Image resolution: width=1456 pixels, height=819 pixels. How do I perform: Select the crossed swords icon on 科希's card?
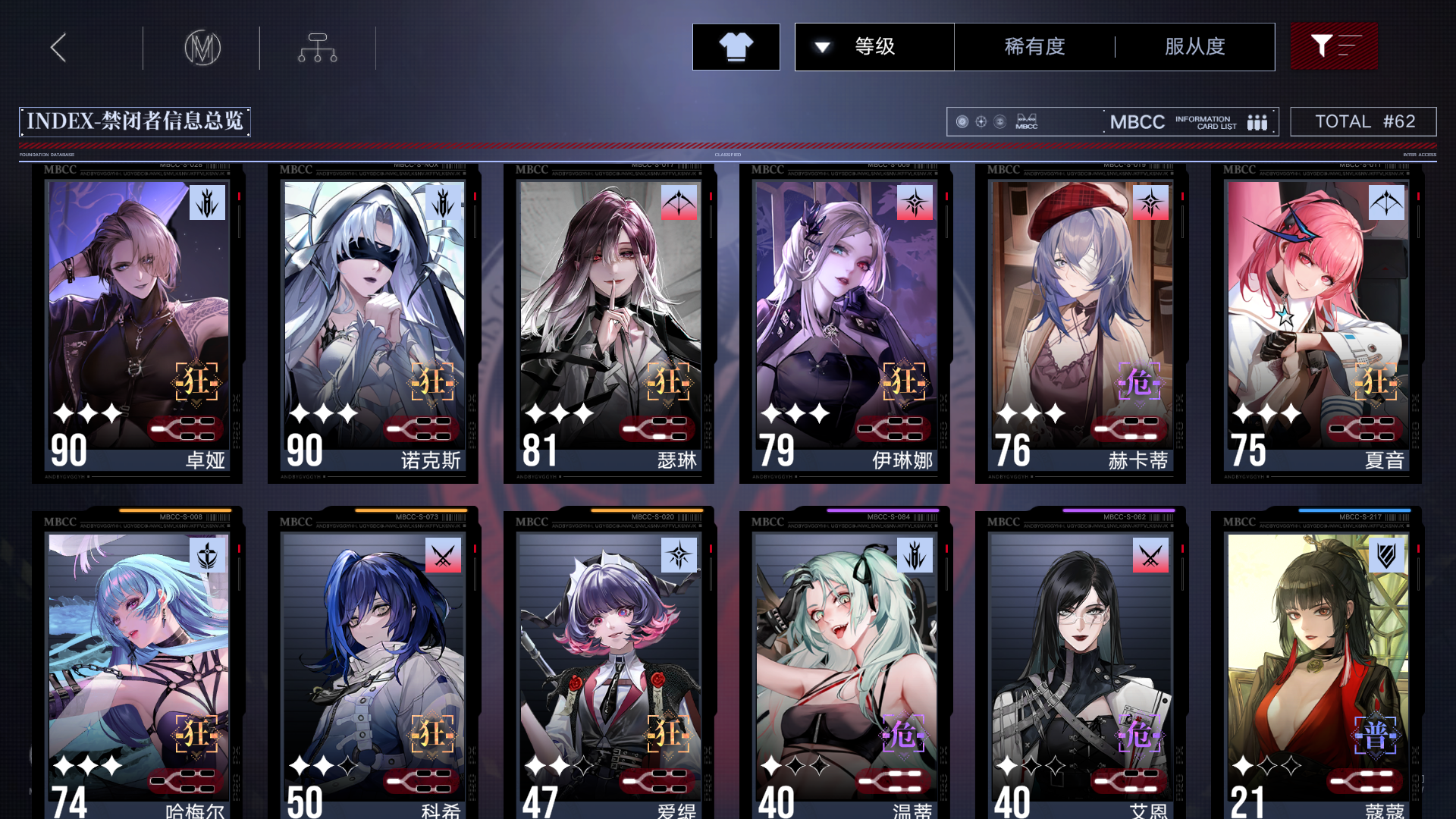pos(444,555)
